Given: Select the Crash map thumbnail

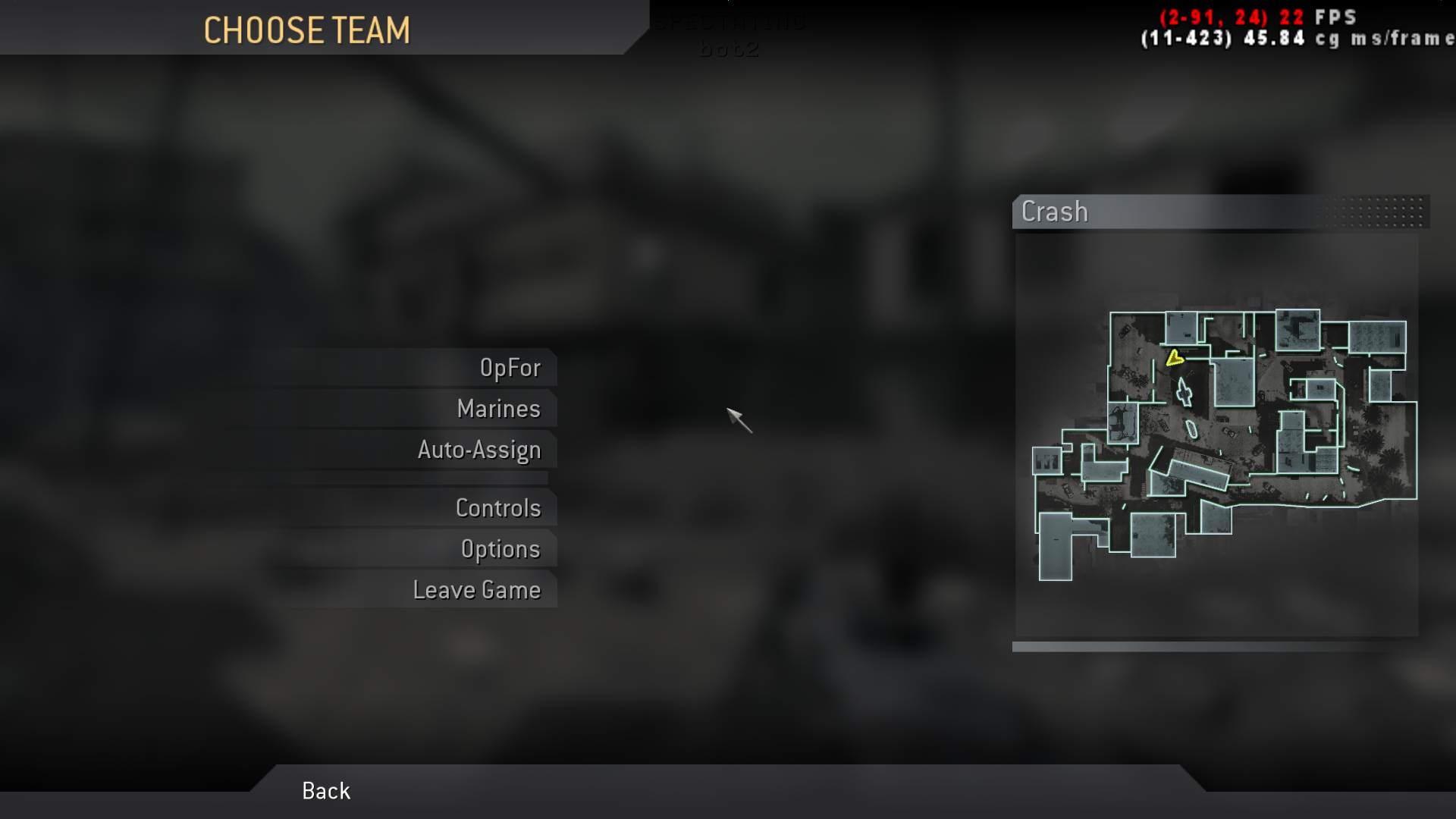Looking at the screenshot, I should tap(1221, 432).
